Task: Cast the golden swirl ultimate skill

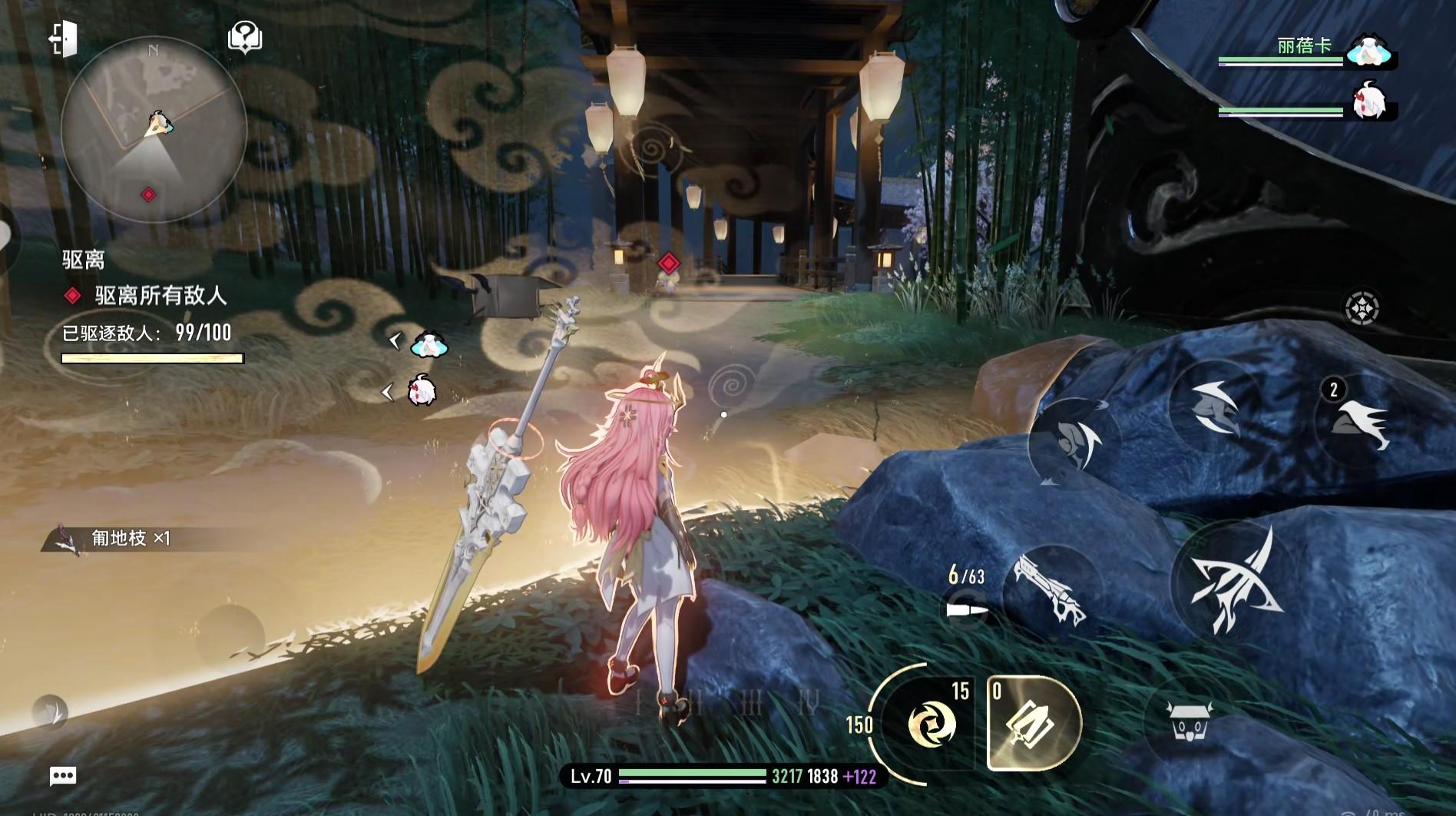Action: click(x=930, y=724)
